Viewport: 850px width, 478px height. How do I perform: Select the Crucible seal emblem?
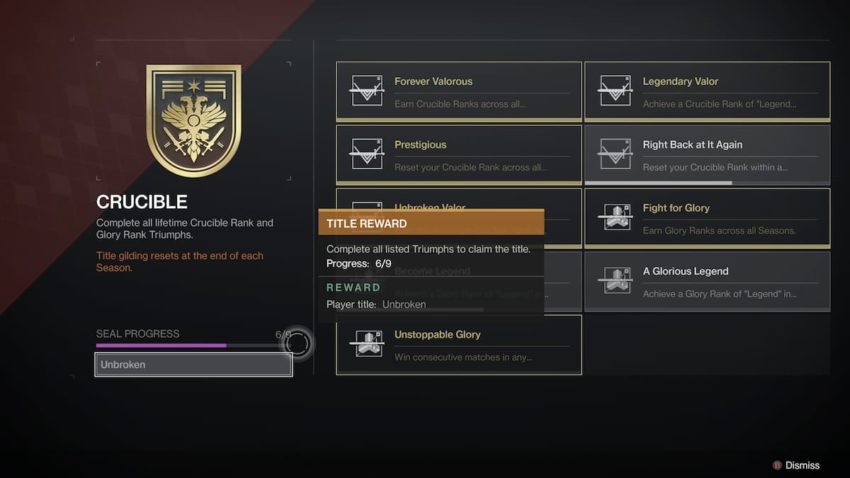point(194,120)
